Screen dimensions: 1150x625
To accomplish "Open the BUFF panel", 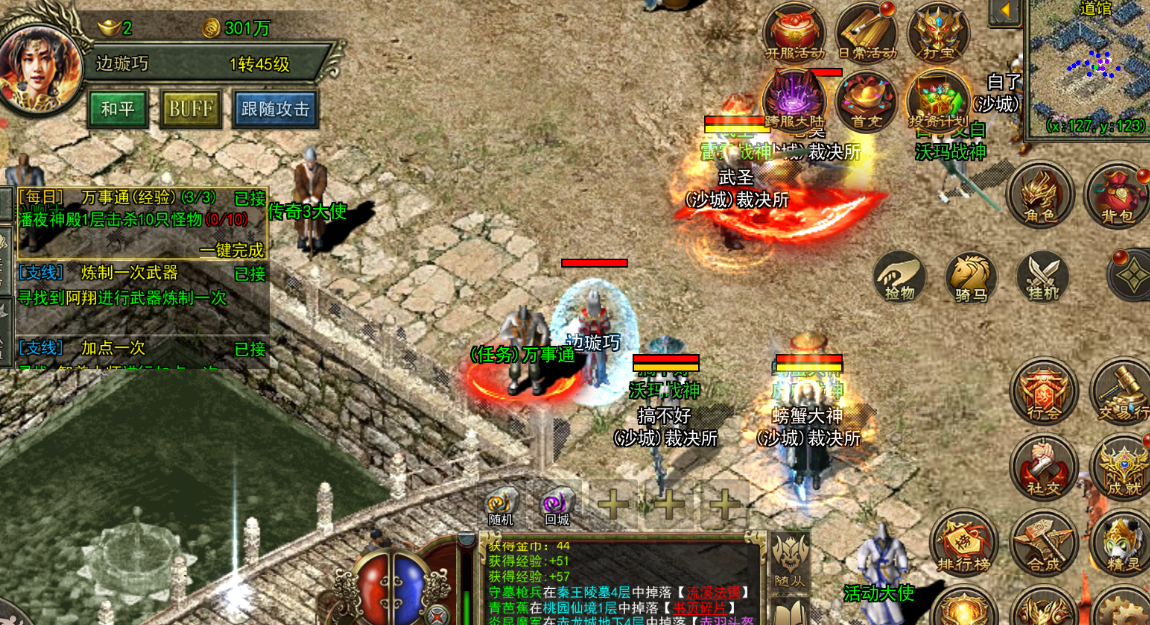I will pos(190,109).
